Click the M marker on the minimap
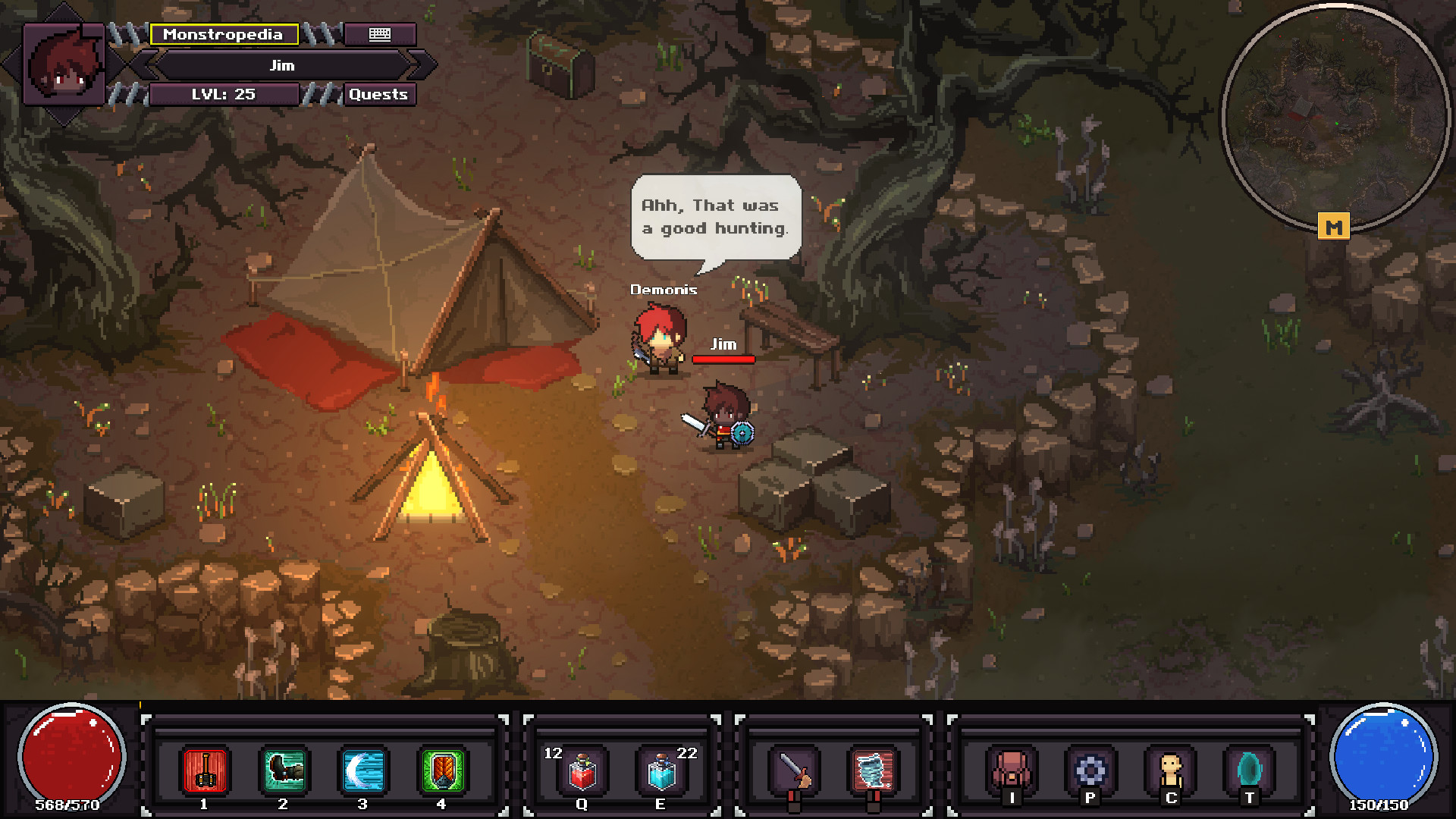The height and width of the screenshot is (819, 1456). click(1335, 224)
